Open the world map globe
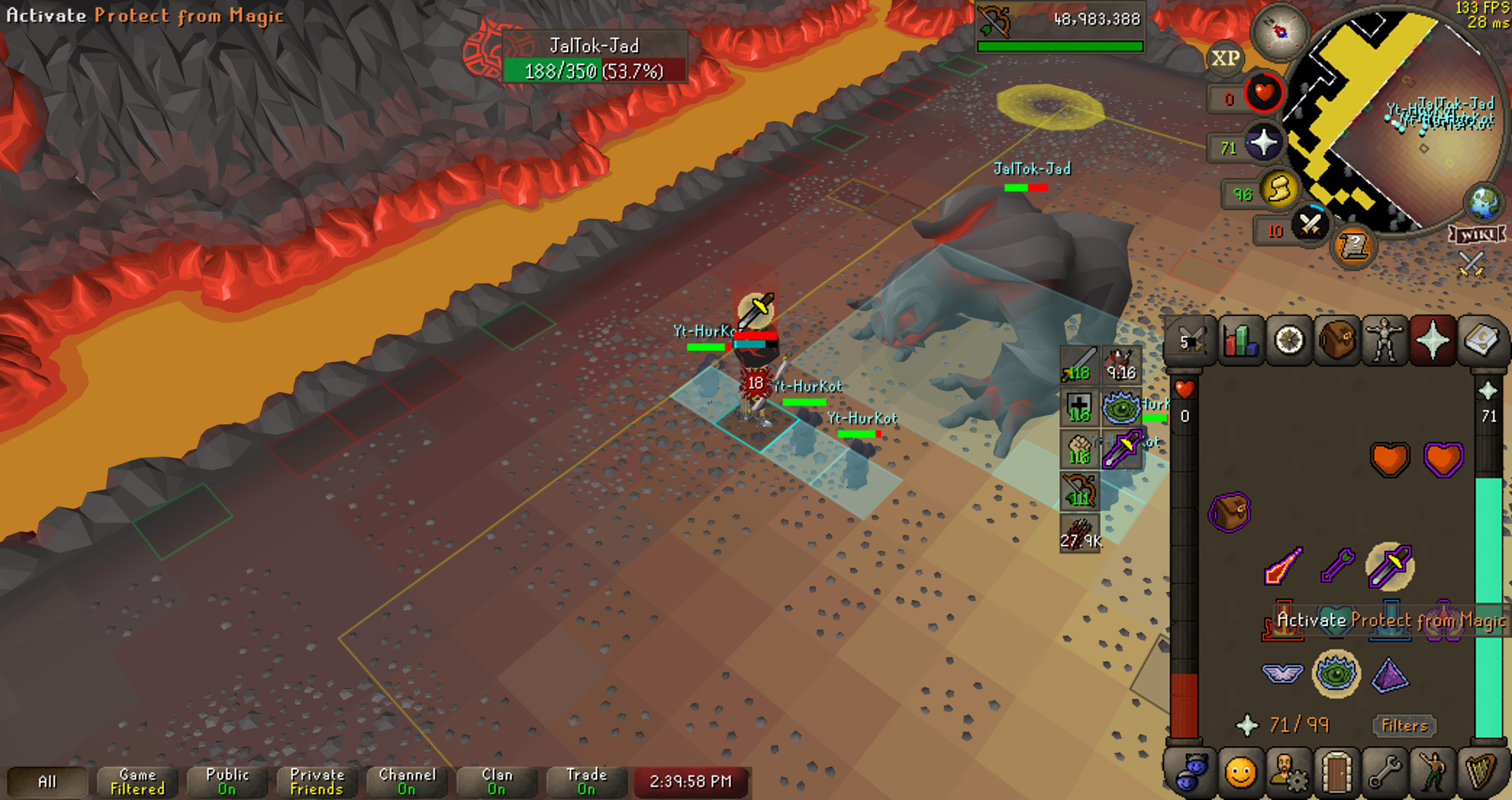The image size is (1512, 800). (1484, 202)
